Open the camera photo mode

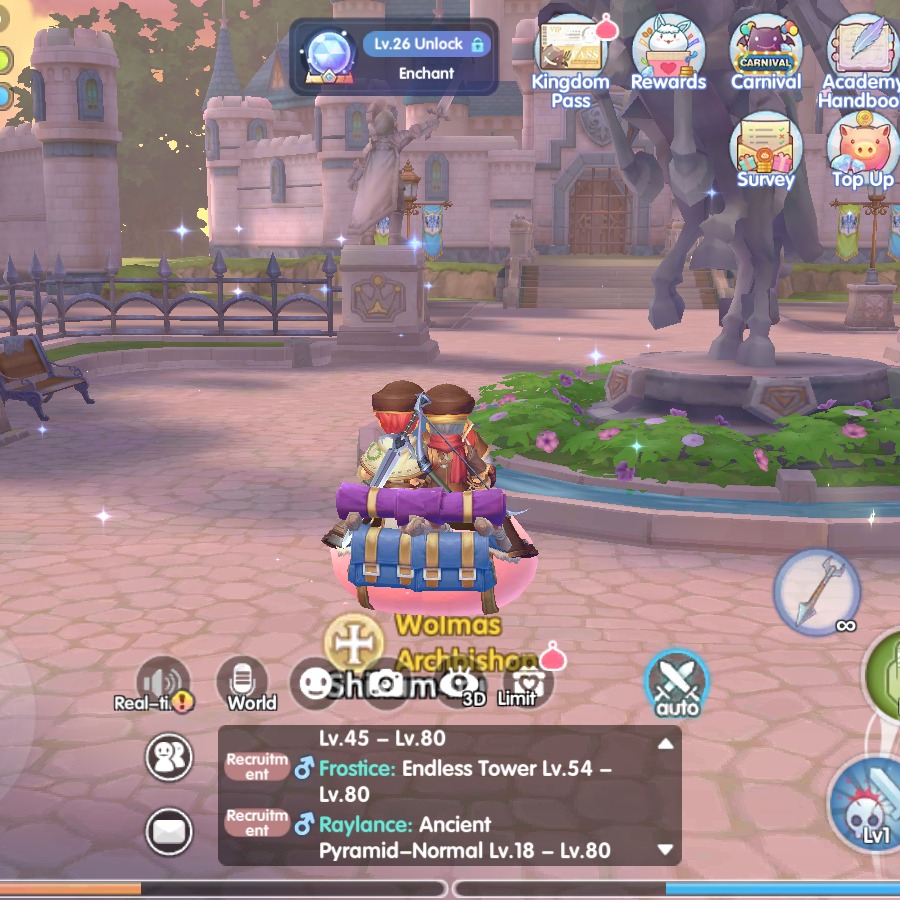pyautogui.click(x=385, y=683)
